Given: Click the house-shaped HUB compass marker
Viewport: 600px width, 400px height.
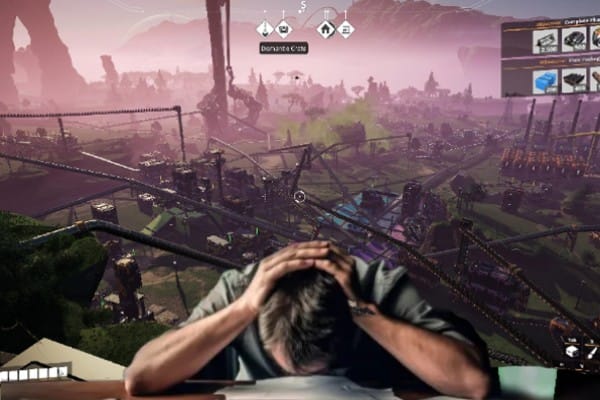Looking at the screenshot, I should pyautogui.click(x=326, y=29).
